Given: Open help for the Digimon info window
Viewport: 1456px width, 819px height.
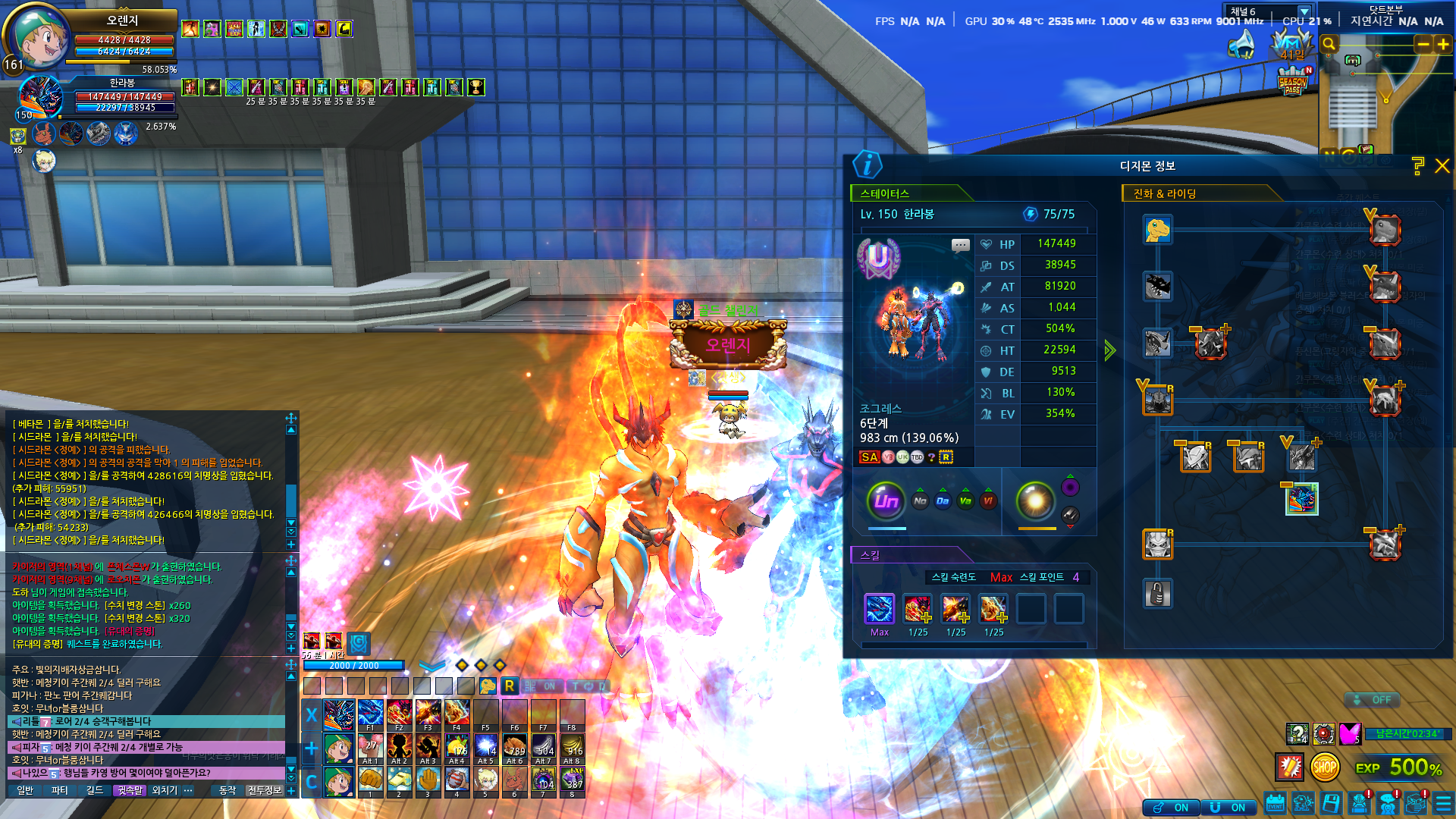Looking at the screenshot, I should coord(1417,166).
